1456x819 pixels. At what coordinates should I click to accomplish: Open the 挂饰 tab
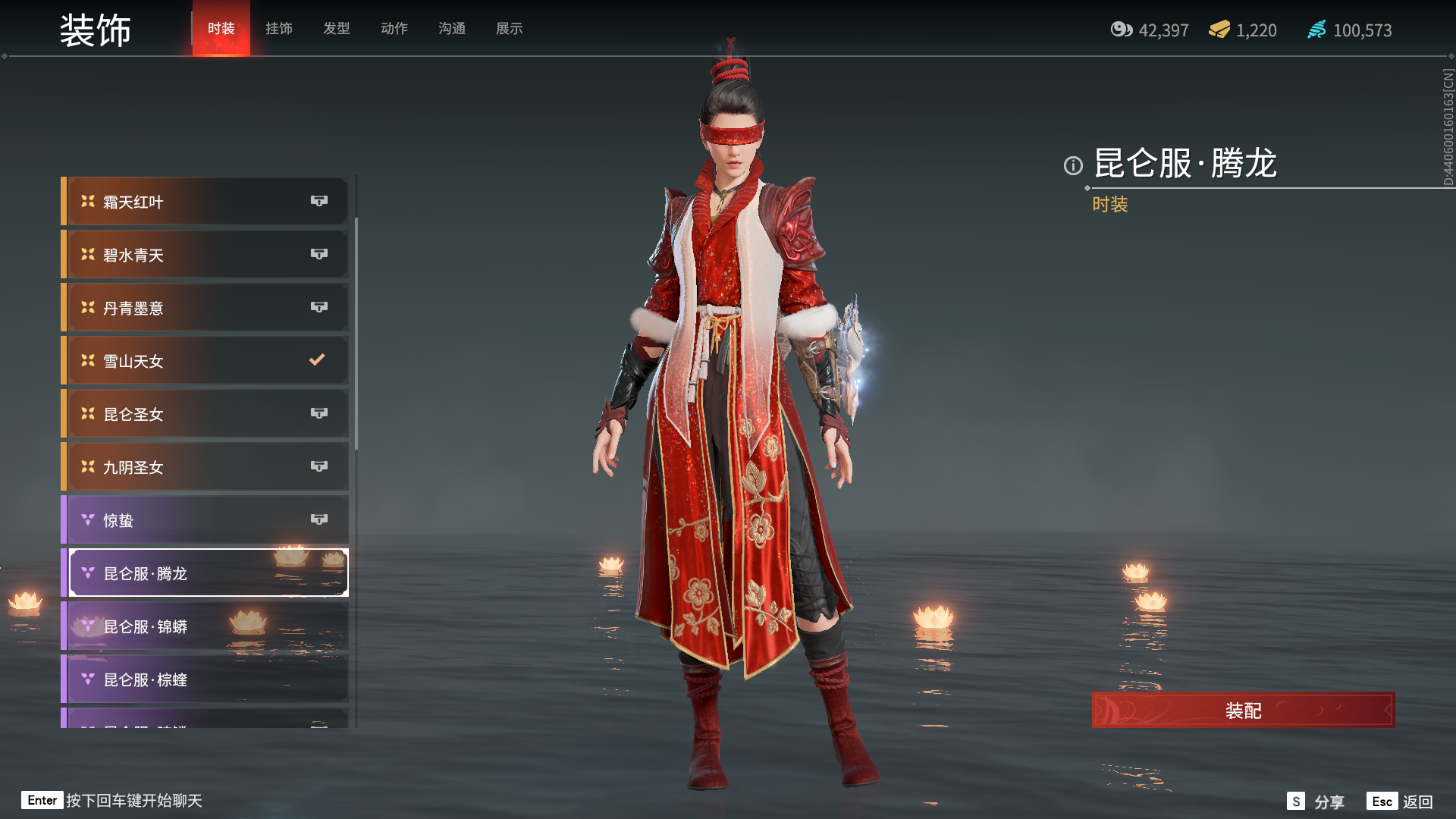[x=279, y=29]
